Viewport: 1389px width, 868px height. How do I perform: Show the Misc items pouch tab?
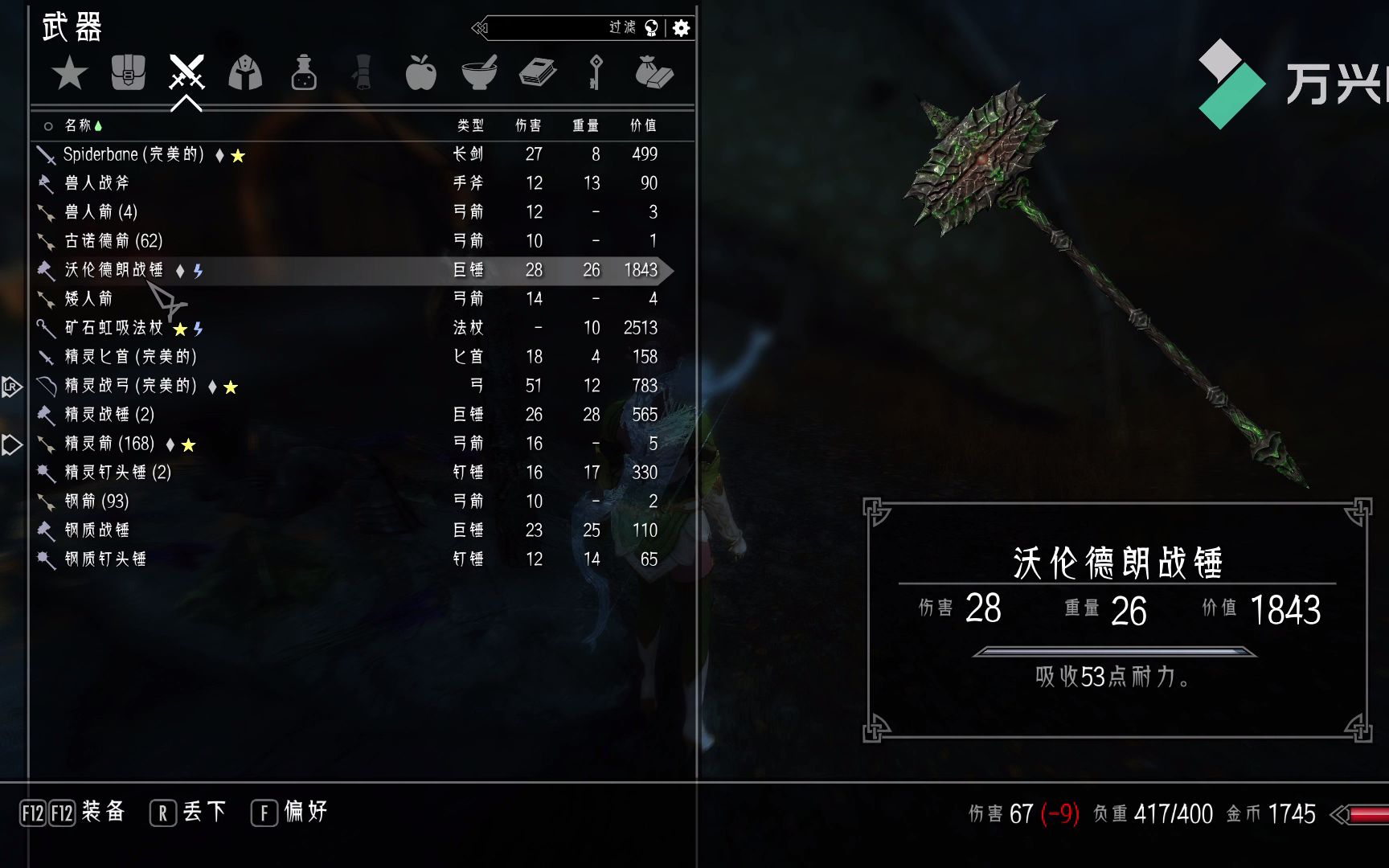click(x=654, y=73)
